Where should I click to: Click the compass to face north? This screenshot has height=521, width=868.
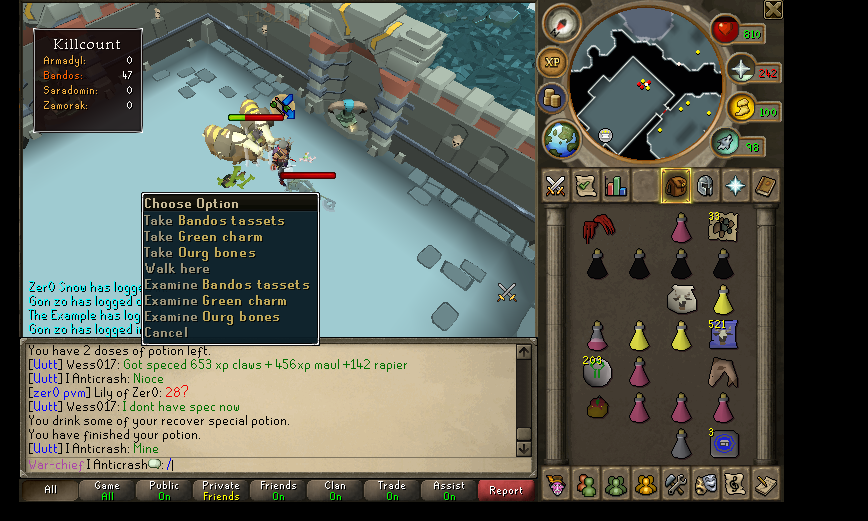[x=562, y=25]
